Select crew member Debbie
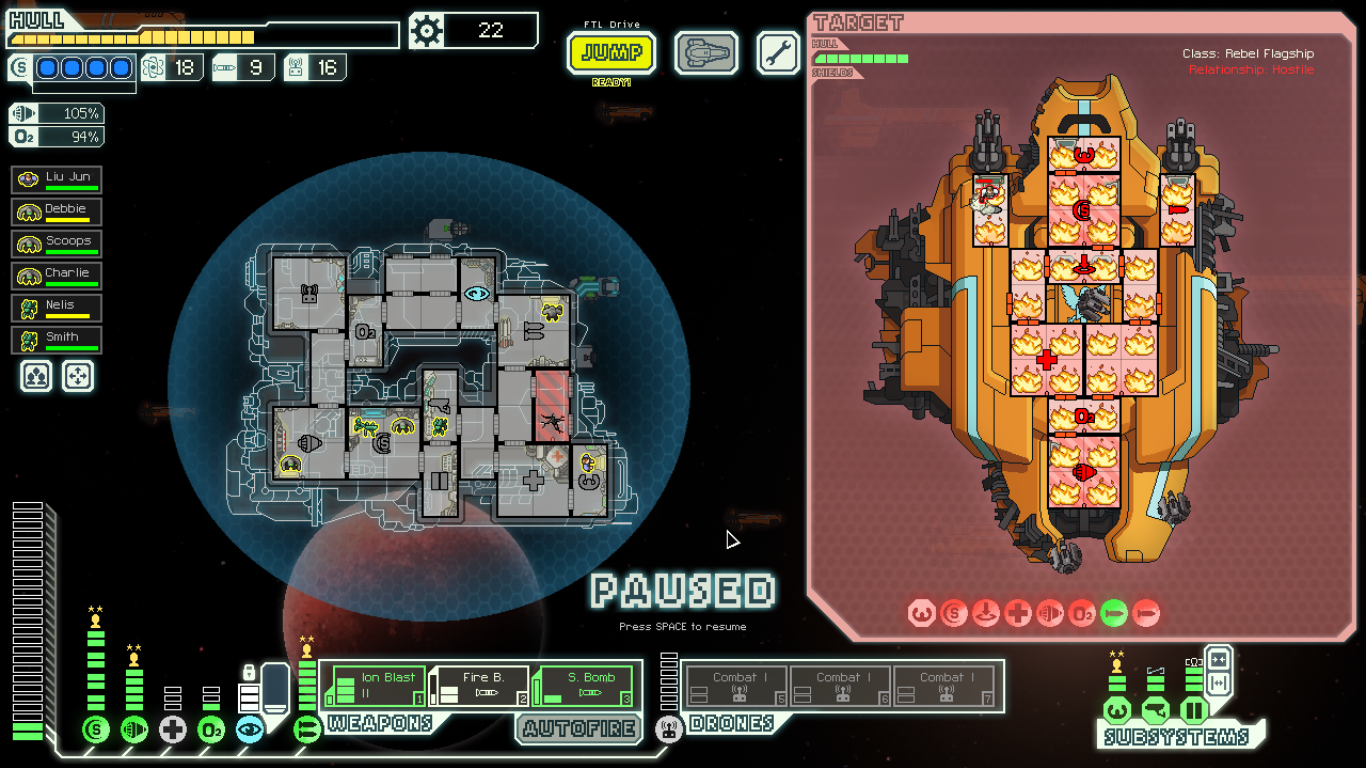Viewport: 1366px width, 768px height. pos(57,212)
